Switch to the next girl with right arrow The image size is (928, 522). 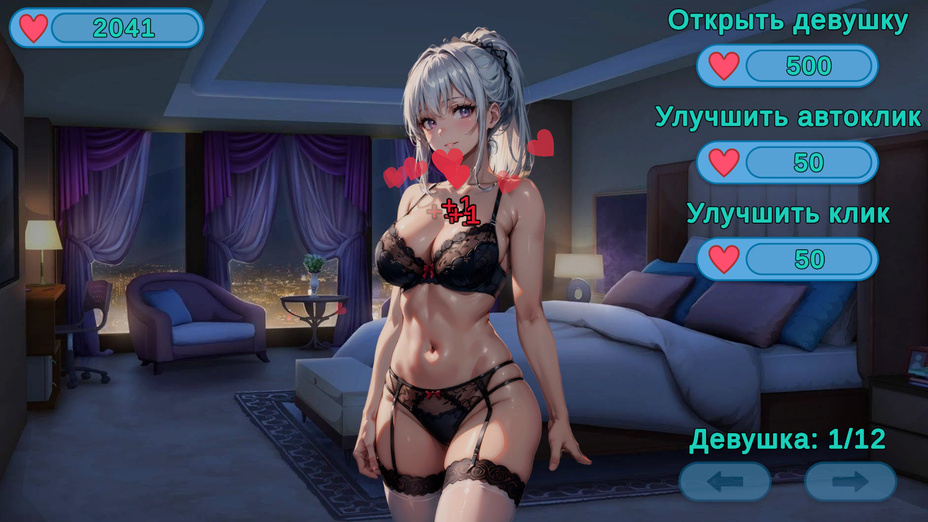pyautogui.click(x=851, y=482)
